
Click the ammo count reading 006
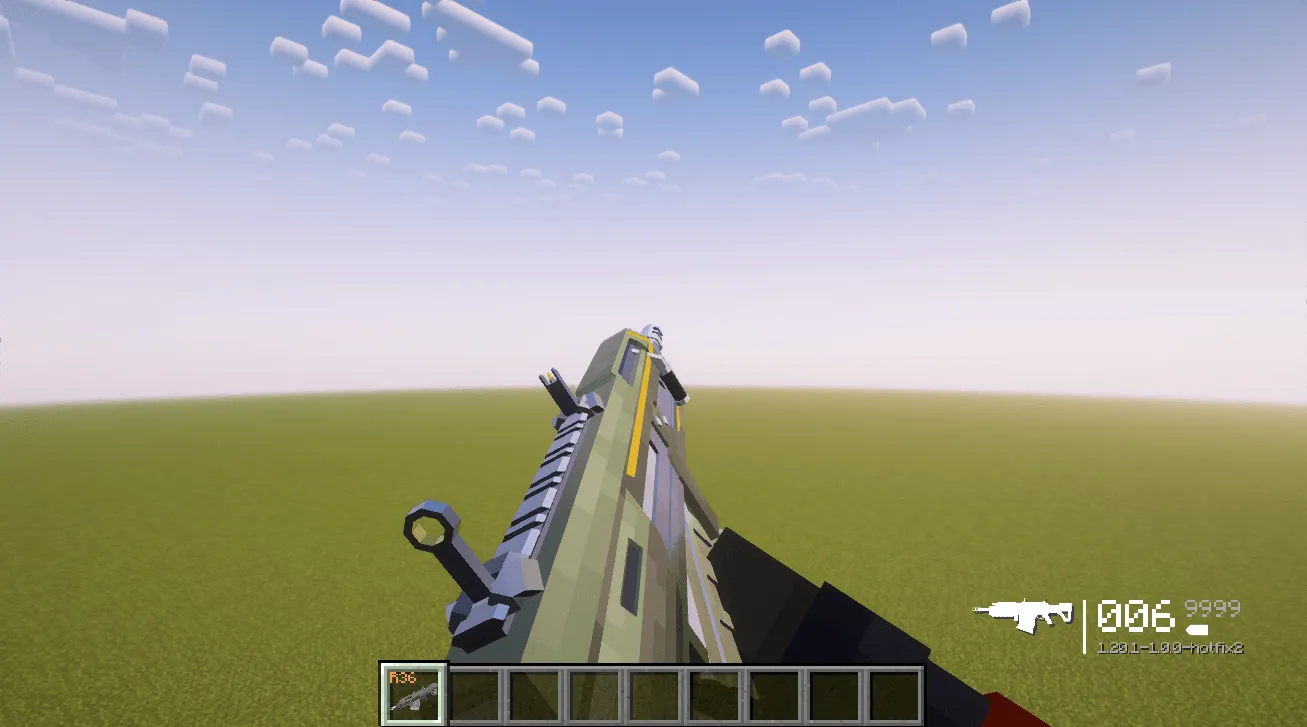(1133, 612)
